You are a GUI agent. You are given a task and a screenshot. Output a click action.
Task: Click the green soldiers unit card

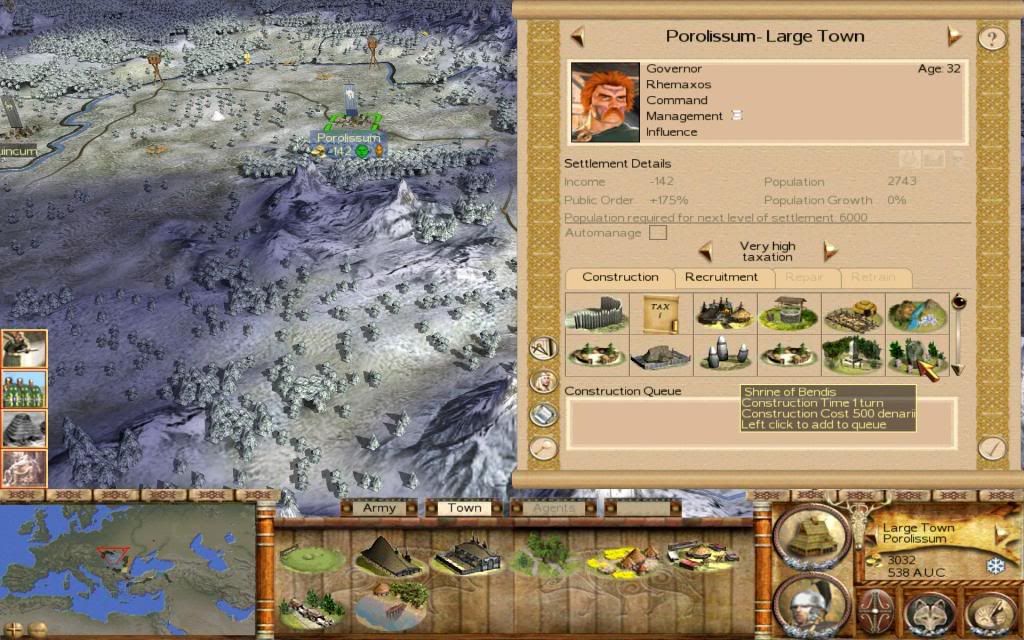(x=25, y=389)
